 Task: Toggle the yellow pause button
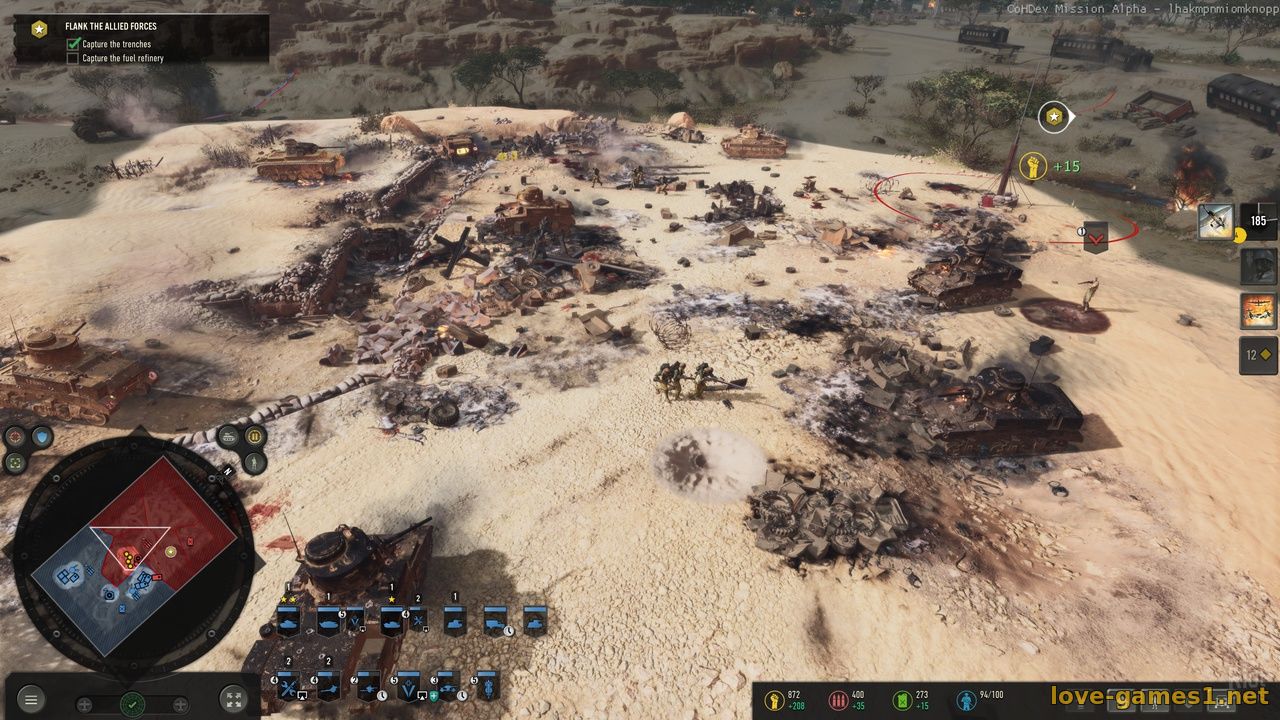click(255, 436)
